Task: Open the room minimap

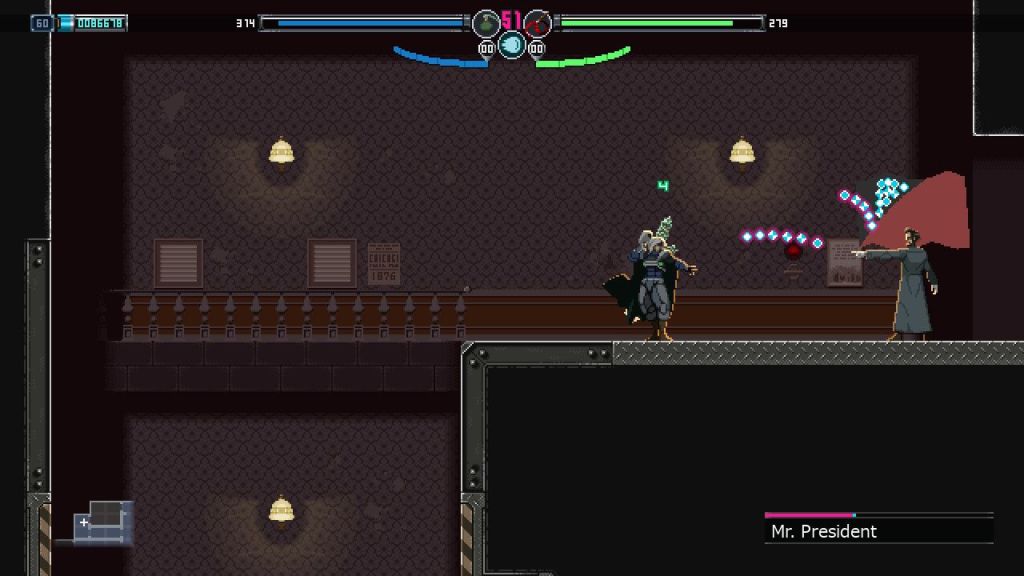Action: click(x=103, y=520)
